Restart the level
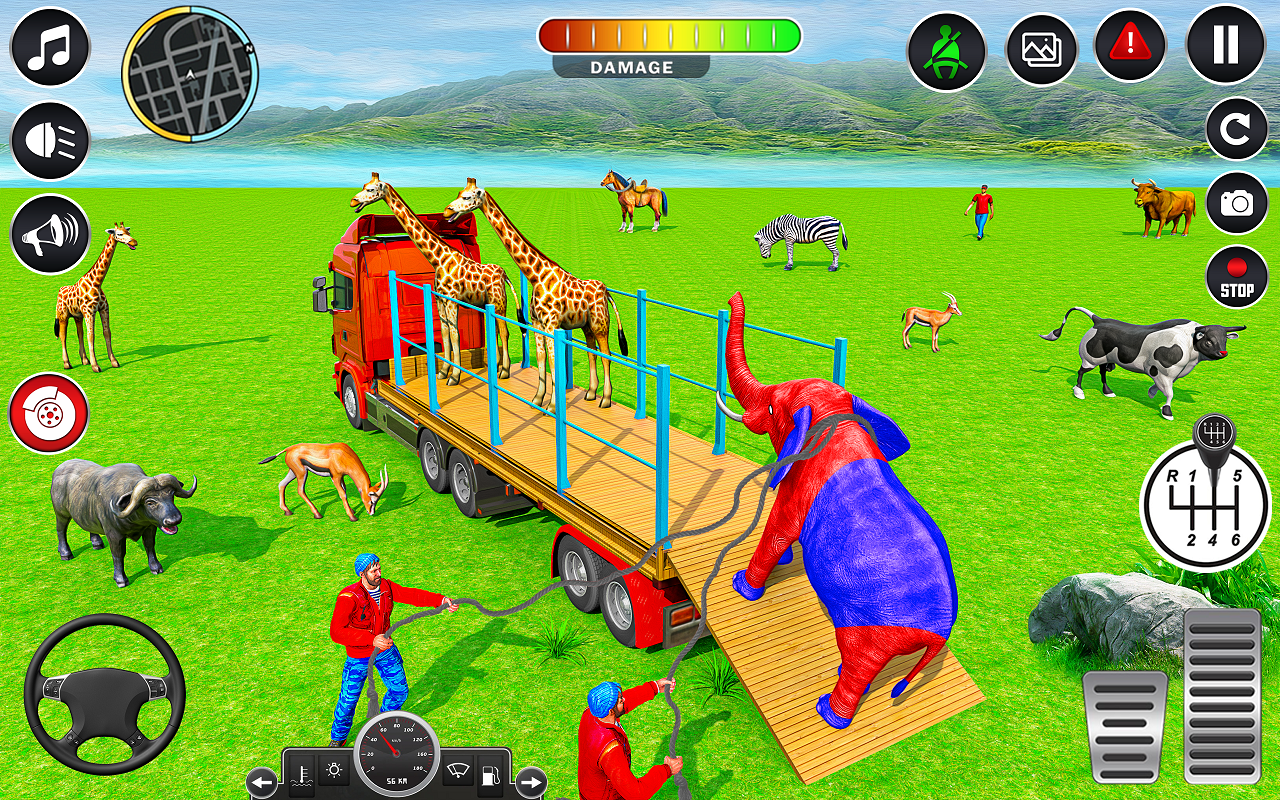This screenshot has height=800, width=1280. pyautogui.click(x=1232, y=130)
